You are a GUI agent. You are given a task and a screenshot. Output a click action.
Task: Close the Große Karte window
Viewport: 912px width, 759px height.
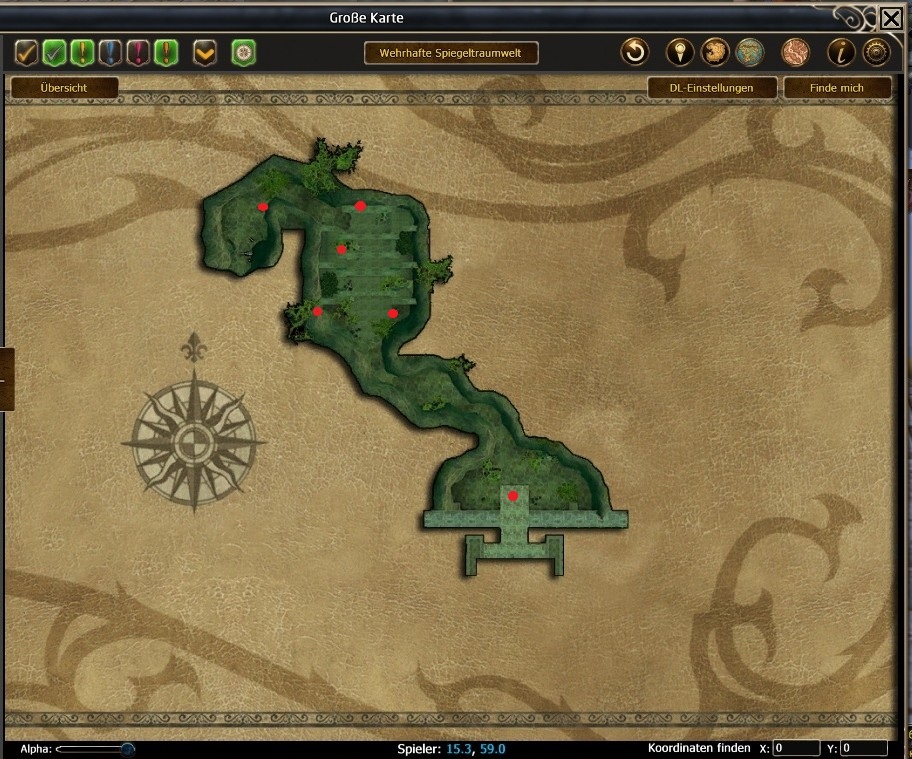890,18
